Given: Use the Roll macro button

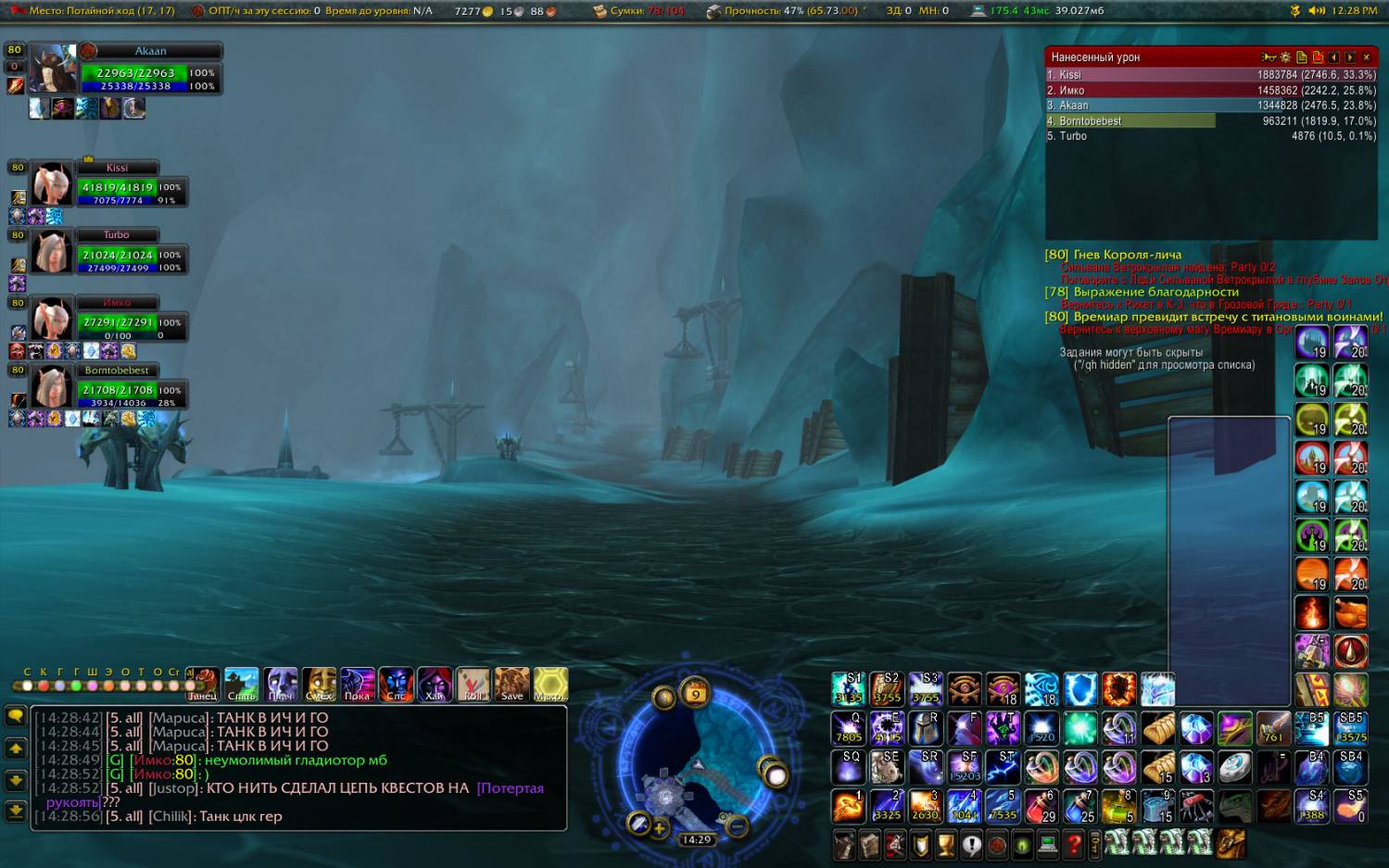Looking at the screenshot, I should (x=473, y=685).
